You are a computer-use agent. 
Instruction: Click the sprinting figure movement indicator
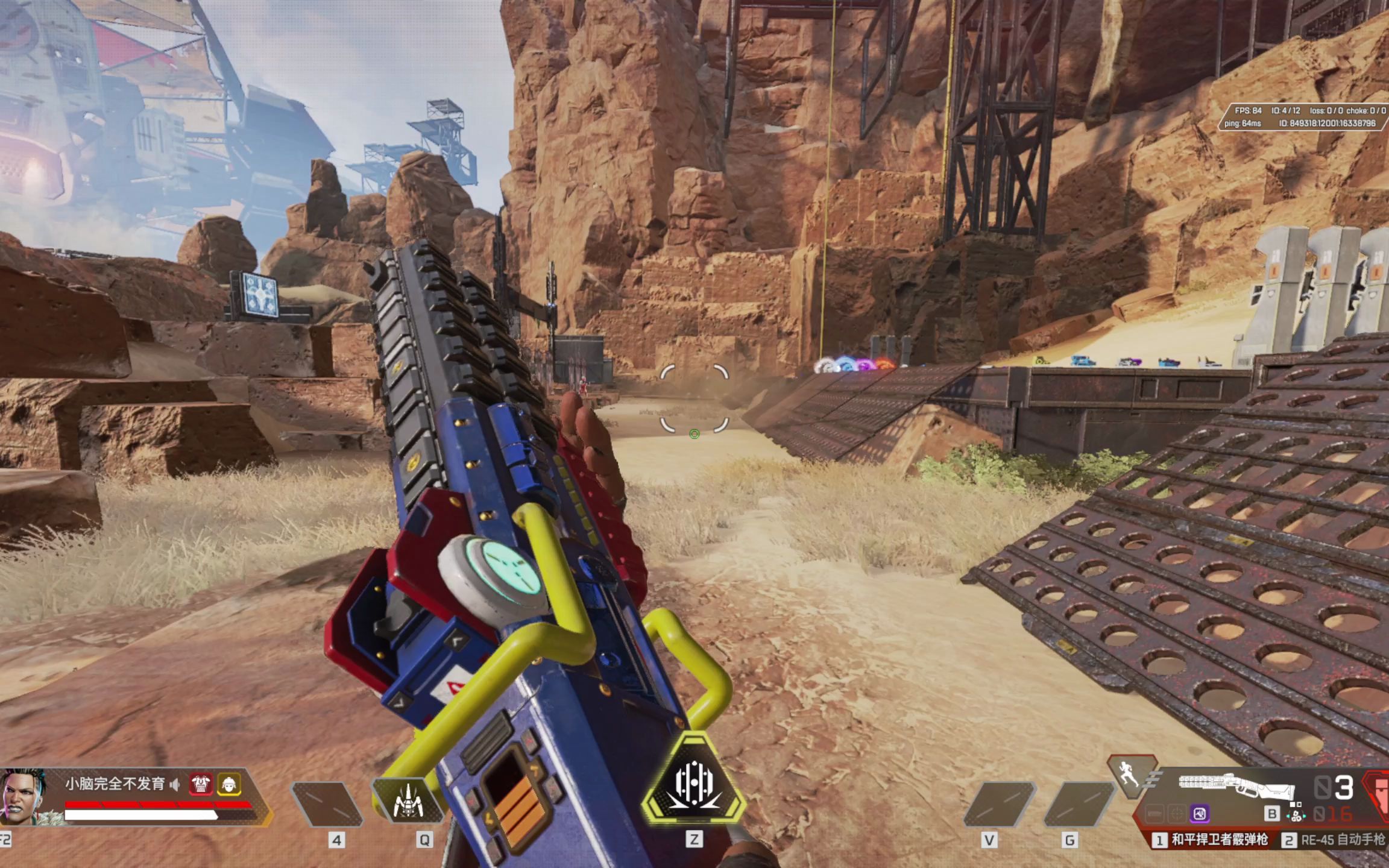click(x=1129, y=775)
